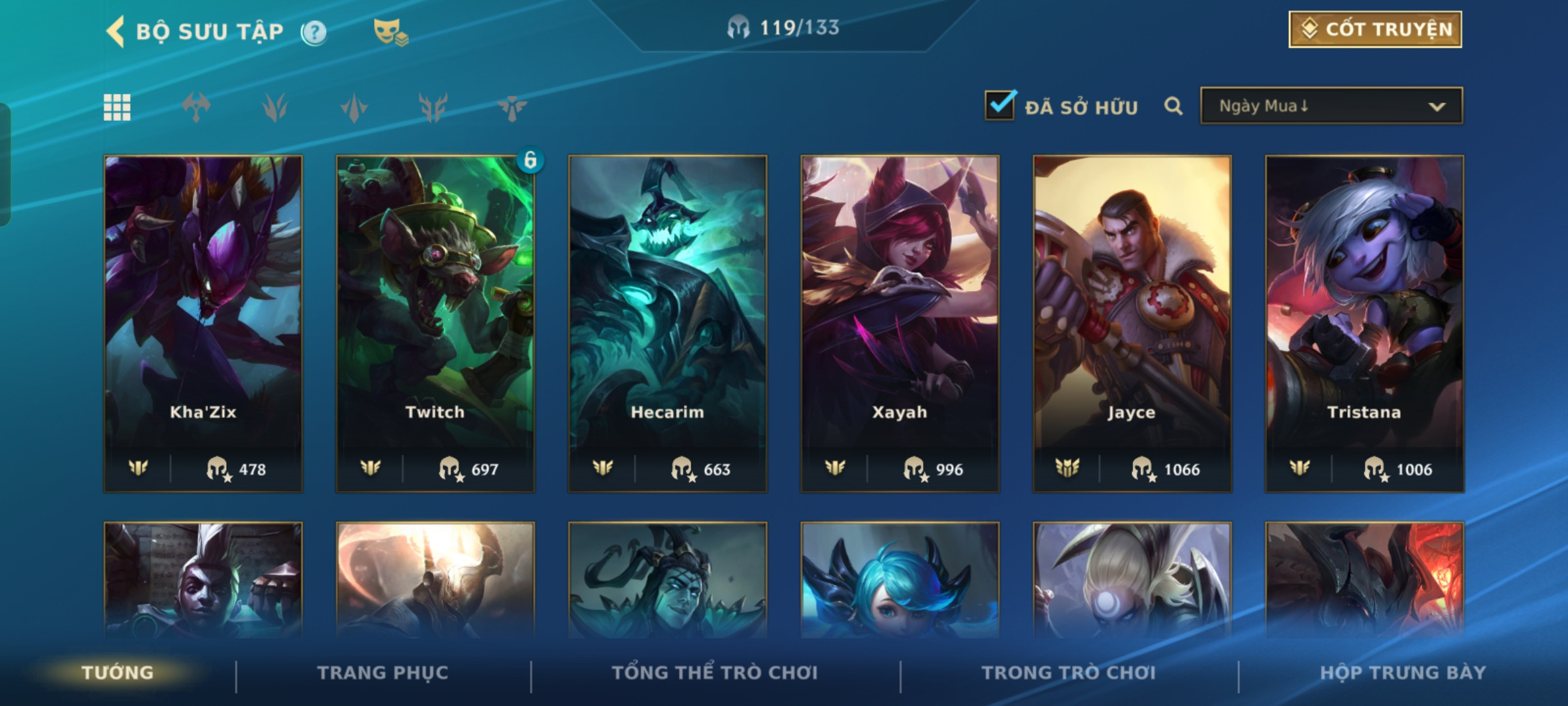
Task: Switch to the Trang Phục tab
Action: (383, 673)
